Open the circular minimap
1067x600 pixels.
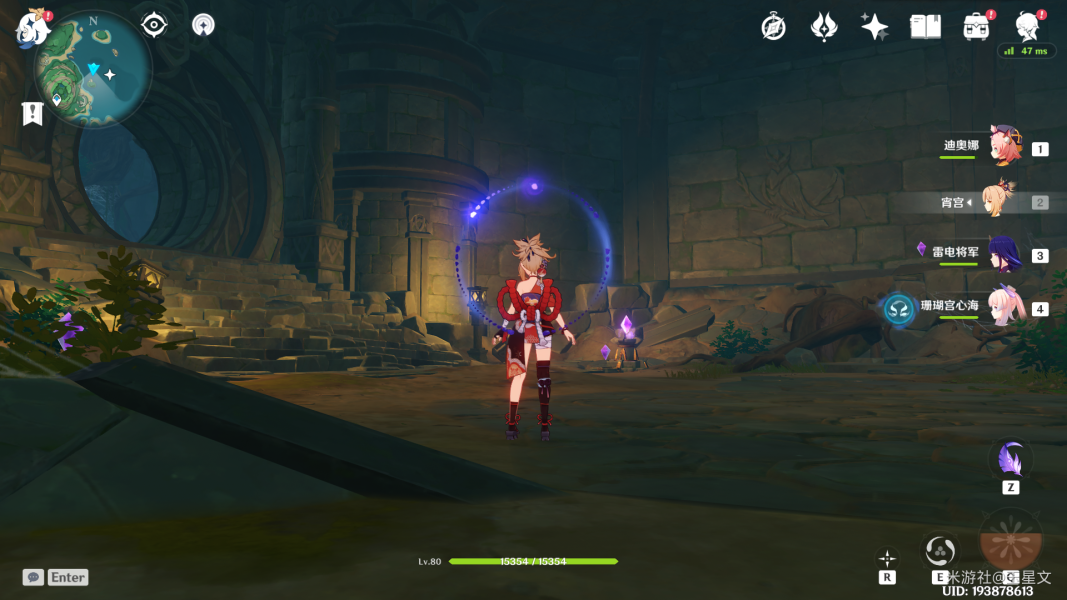(x=93, y=70)
